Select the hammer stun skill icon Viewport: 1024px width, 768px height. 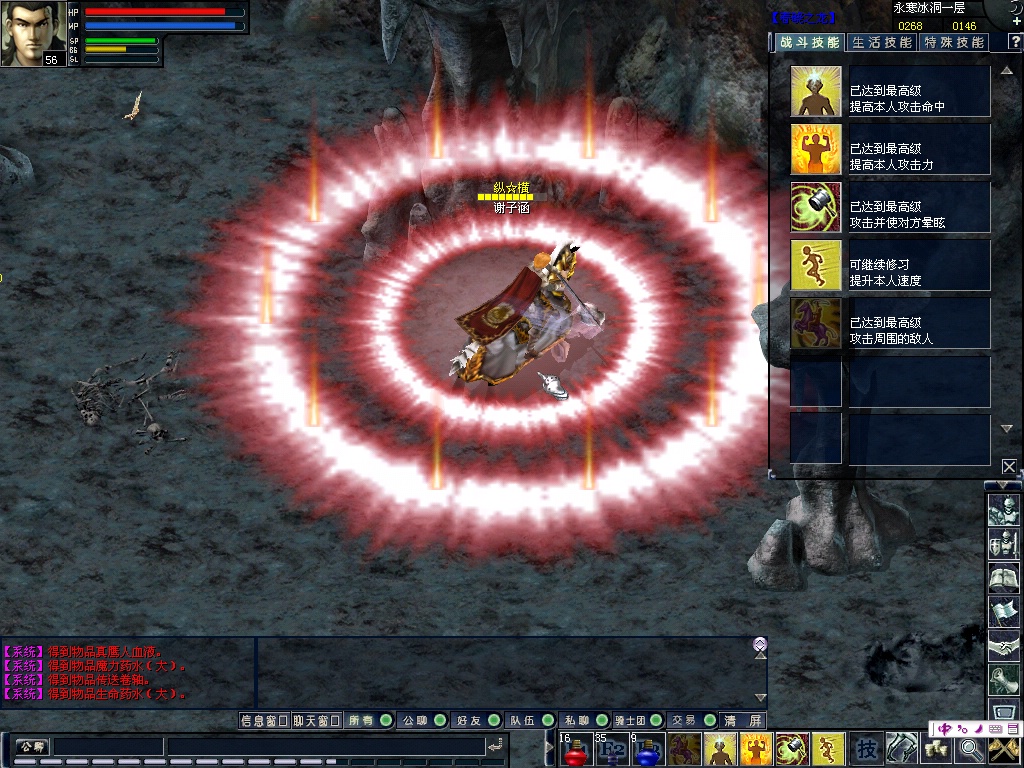point(816,208)
